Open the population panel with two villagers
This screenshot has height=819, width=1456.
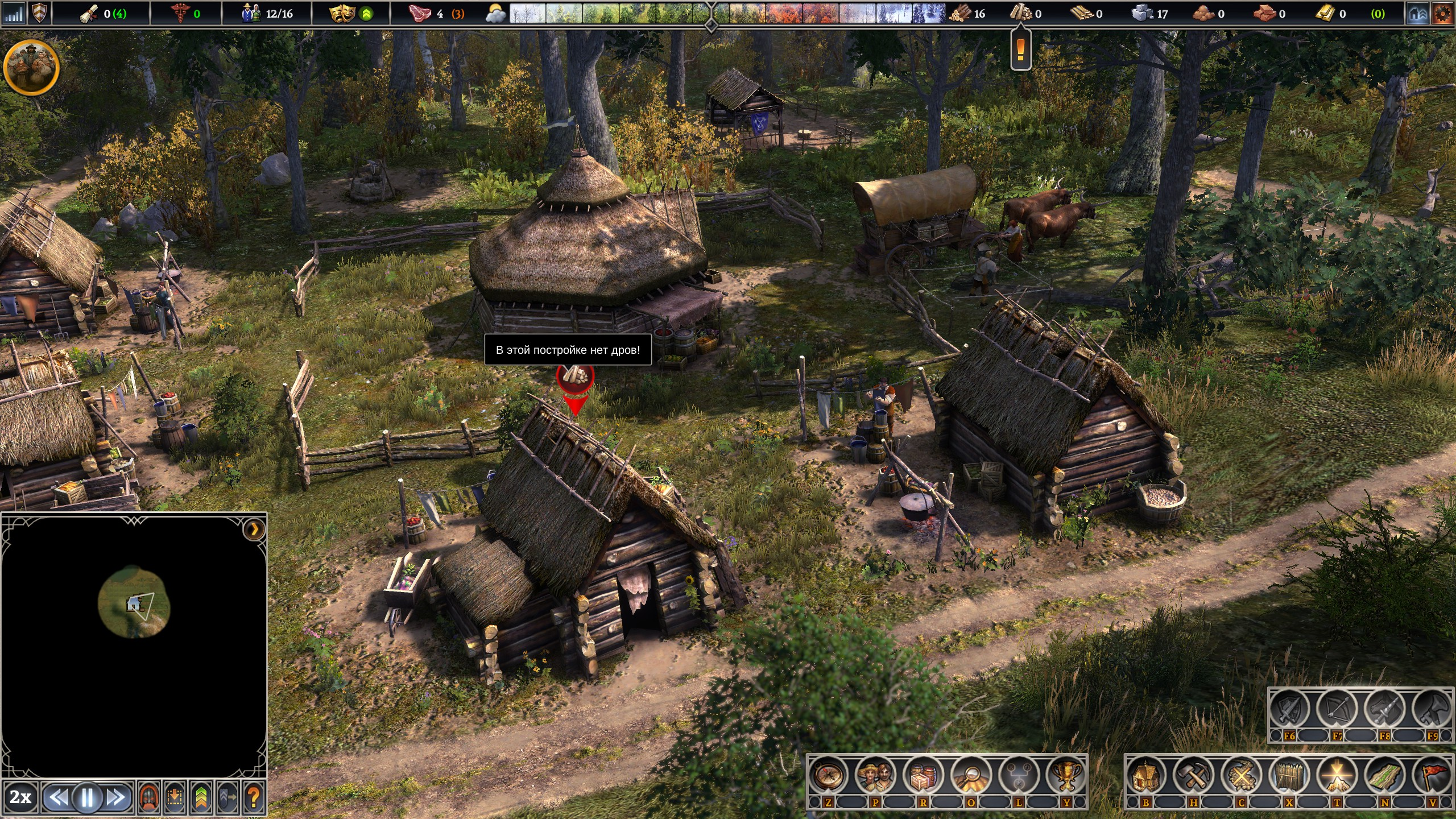pyautogui.click(x=875, y=776)
